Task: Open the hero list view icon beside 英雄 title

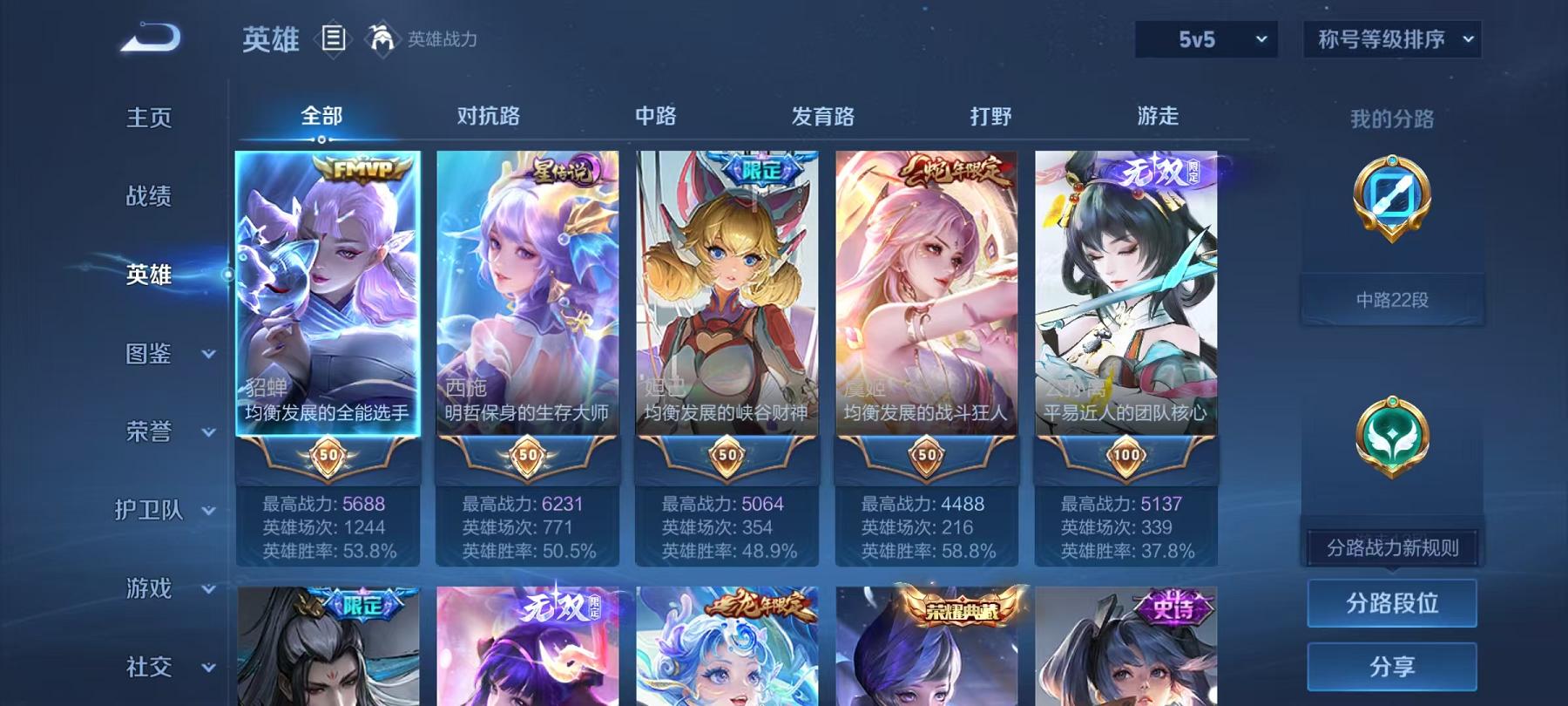Action: point(335,37)
